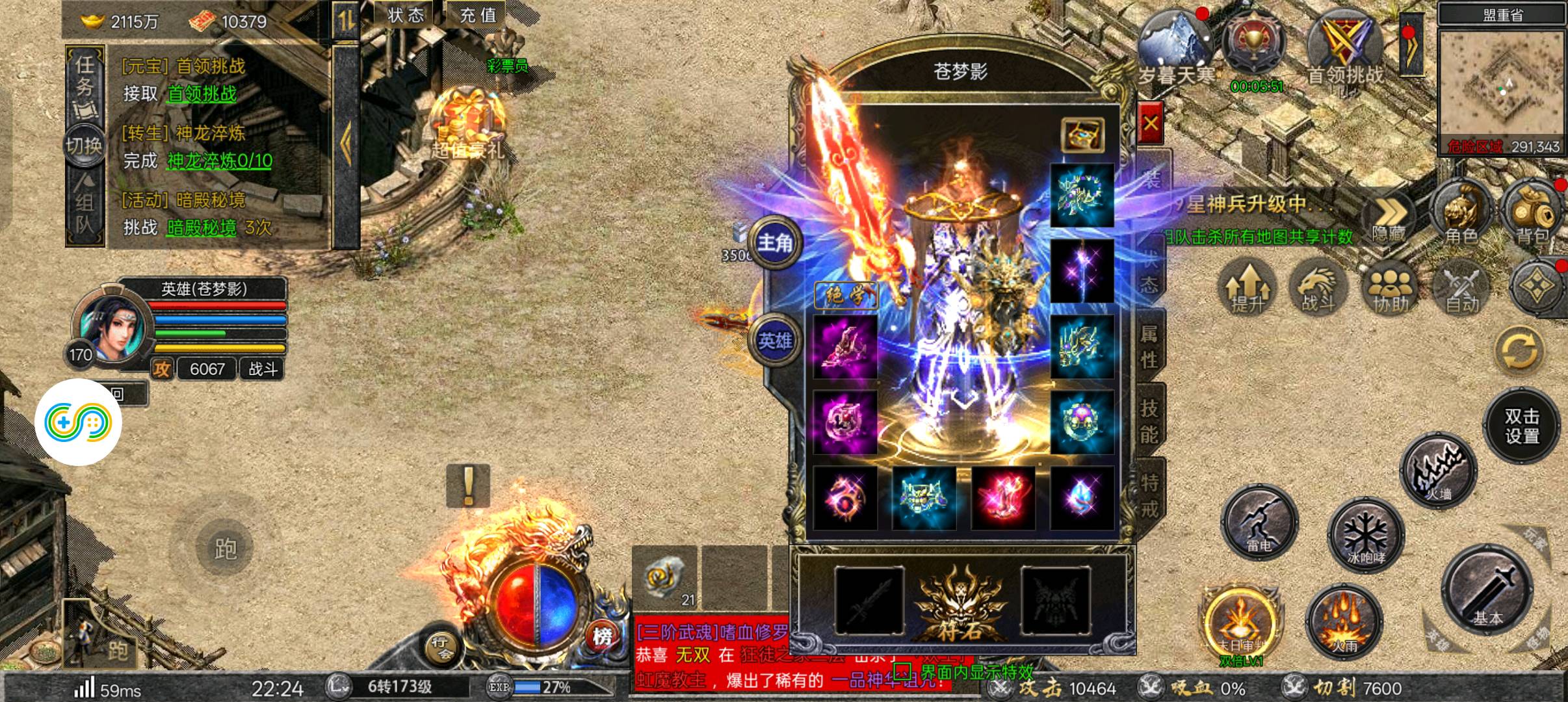Open the 特戒 special ring tab
Image resolution: width=1568 pixels, height=702 pixels.
tap(1149, 495)
